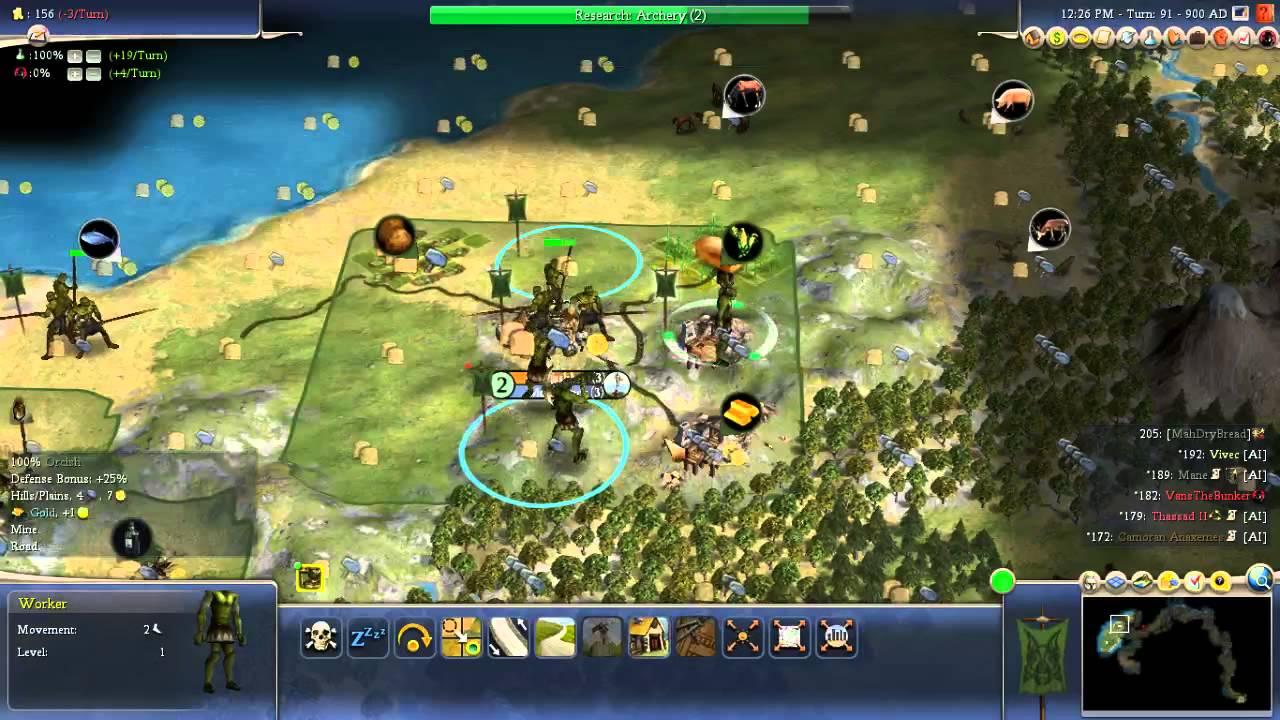Put the worker to sleep

367,637
